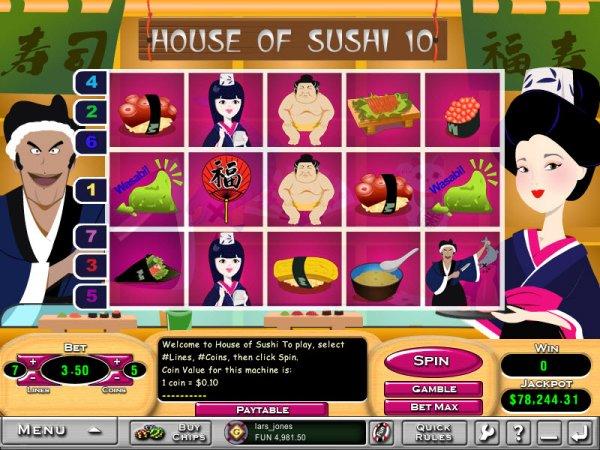Toggle the sound icon in the bottom bar

coord(380,432)
